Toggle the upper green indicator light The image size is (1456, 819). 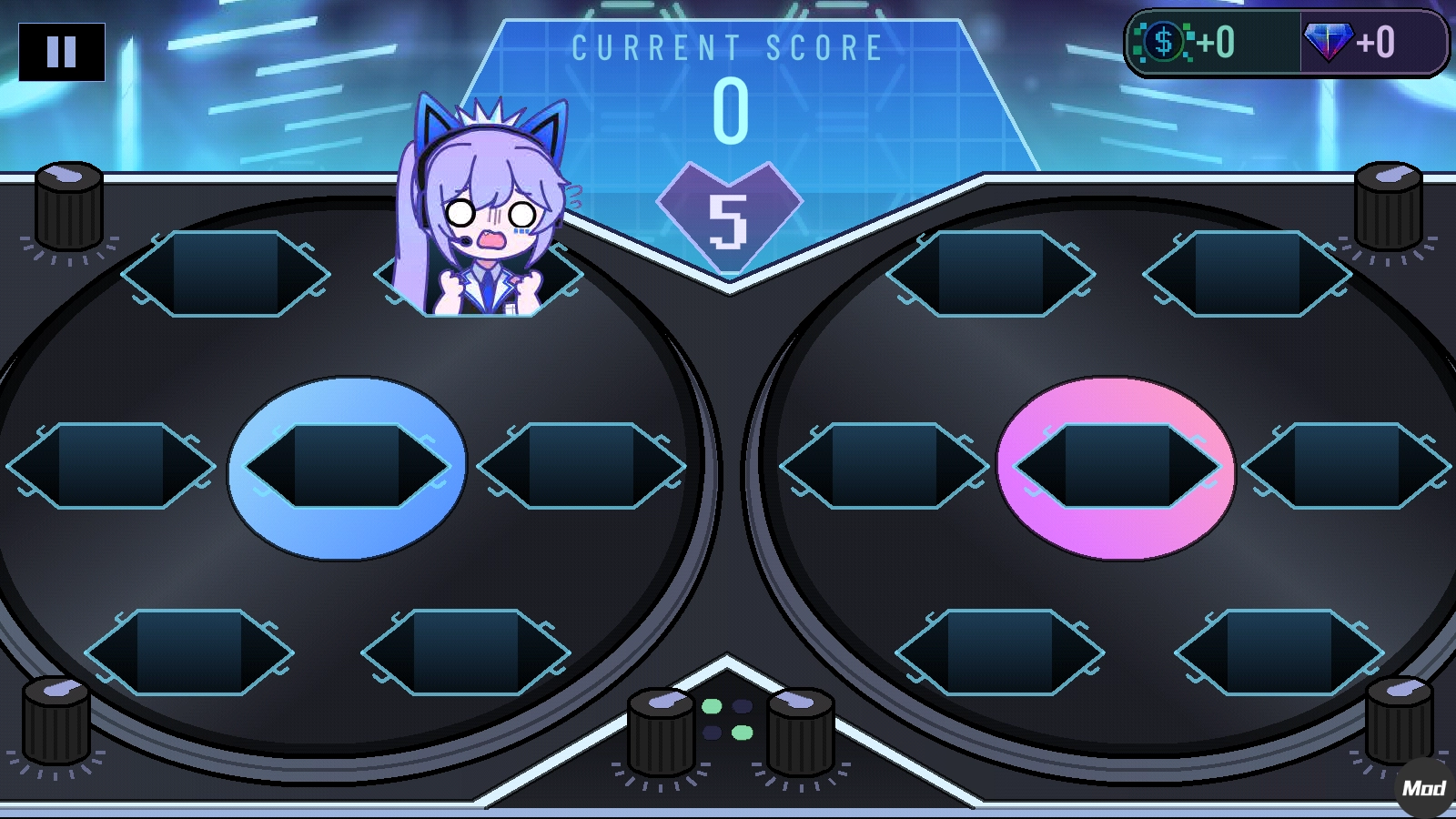pos(712,705)
